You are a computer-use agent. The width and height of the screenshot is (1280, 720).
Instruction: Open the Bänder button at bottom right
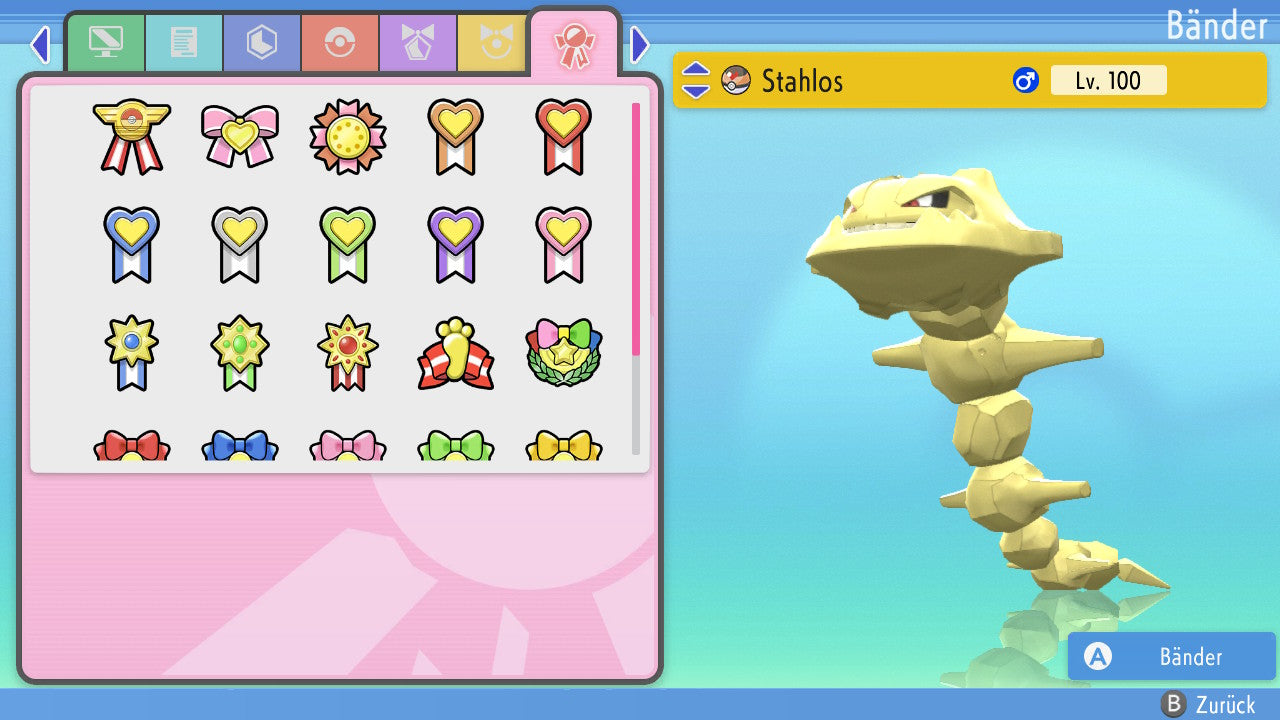[x=1171, y=656]
